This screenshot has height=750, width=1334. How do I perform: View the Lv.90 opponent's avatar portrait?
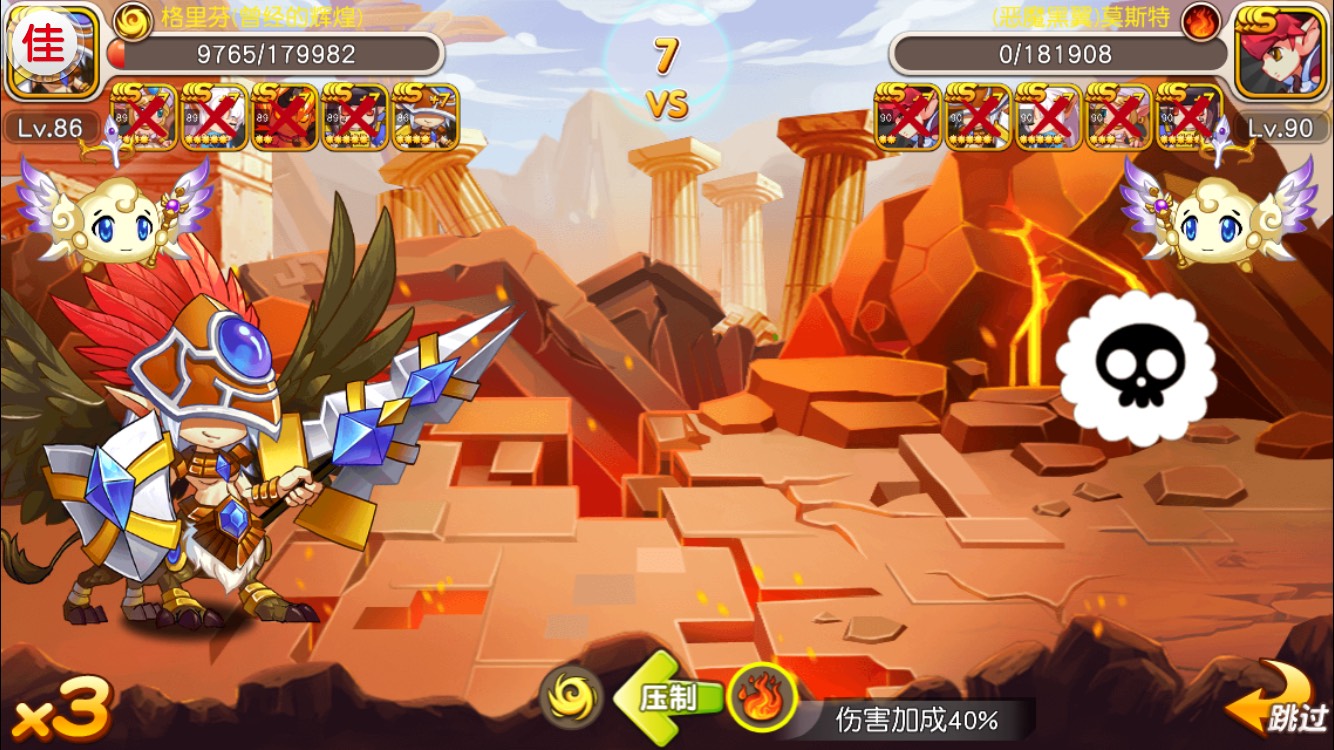coord(1282,52)
